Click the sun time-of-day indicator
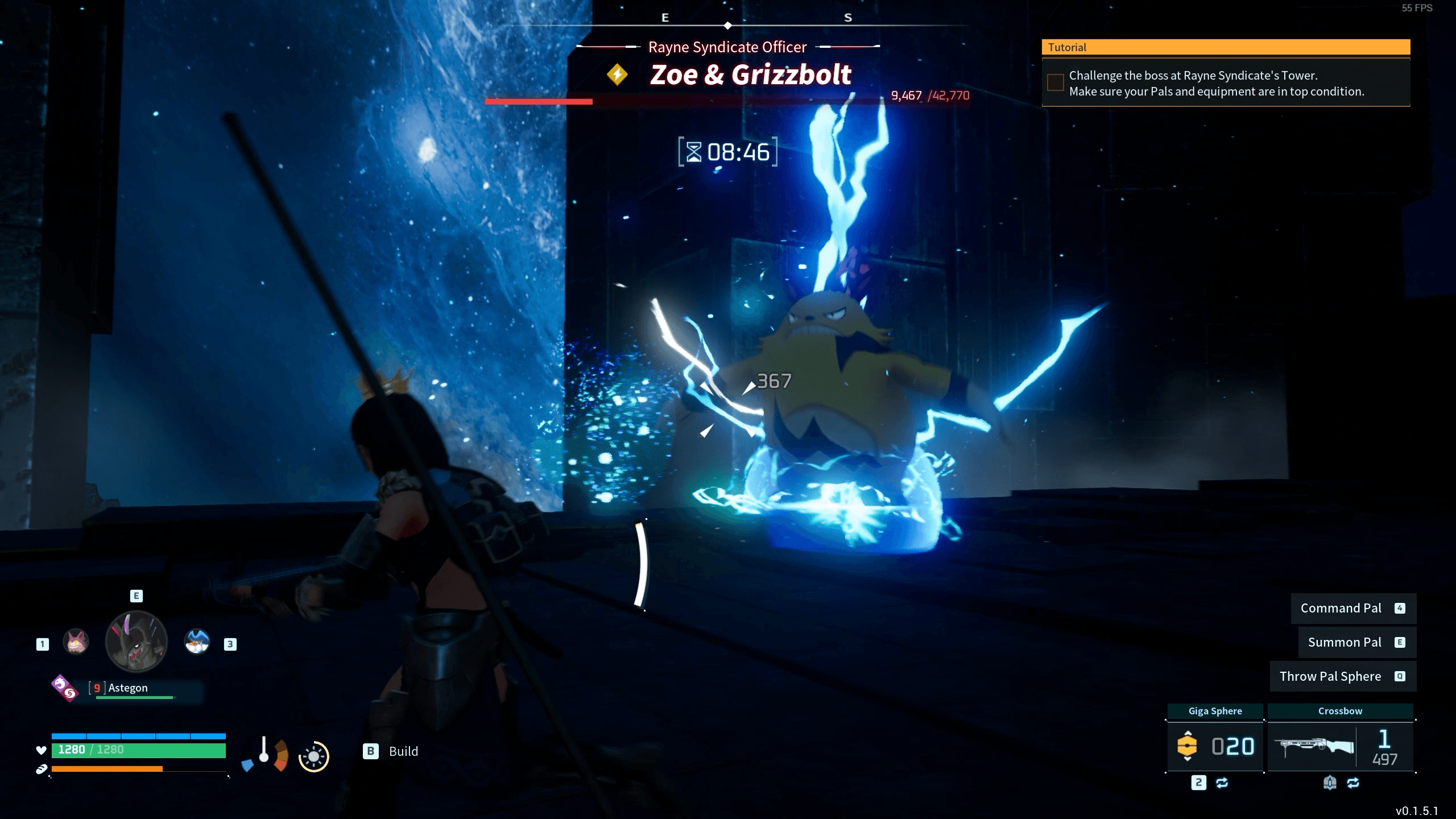 (x=313, y=756)
